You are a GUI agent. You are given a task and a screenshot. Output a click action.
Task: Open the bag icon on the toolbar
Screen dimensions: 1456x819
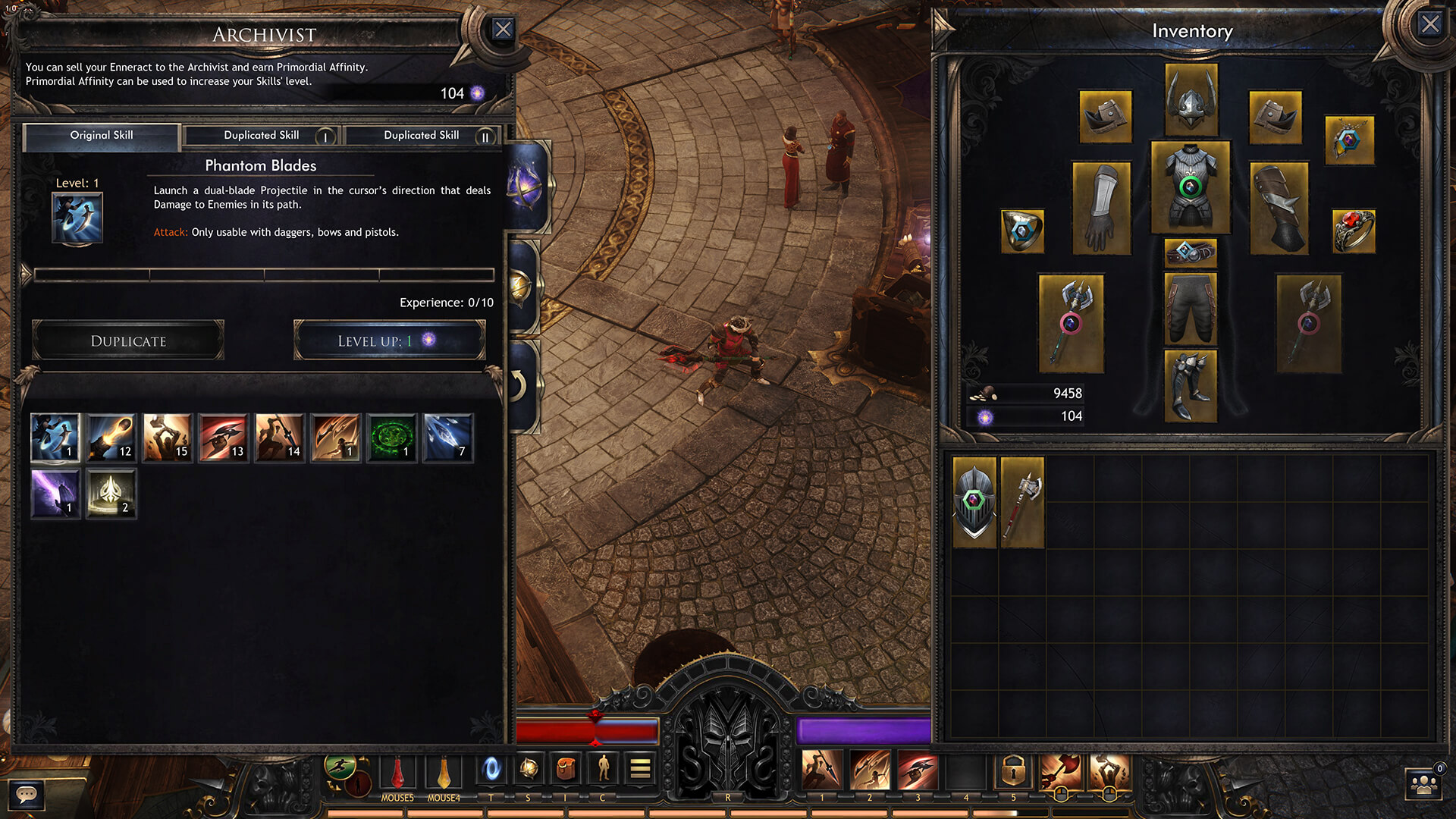tap(565, 770)
